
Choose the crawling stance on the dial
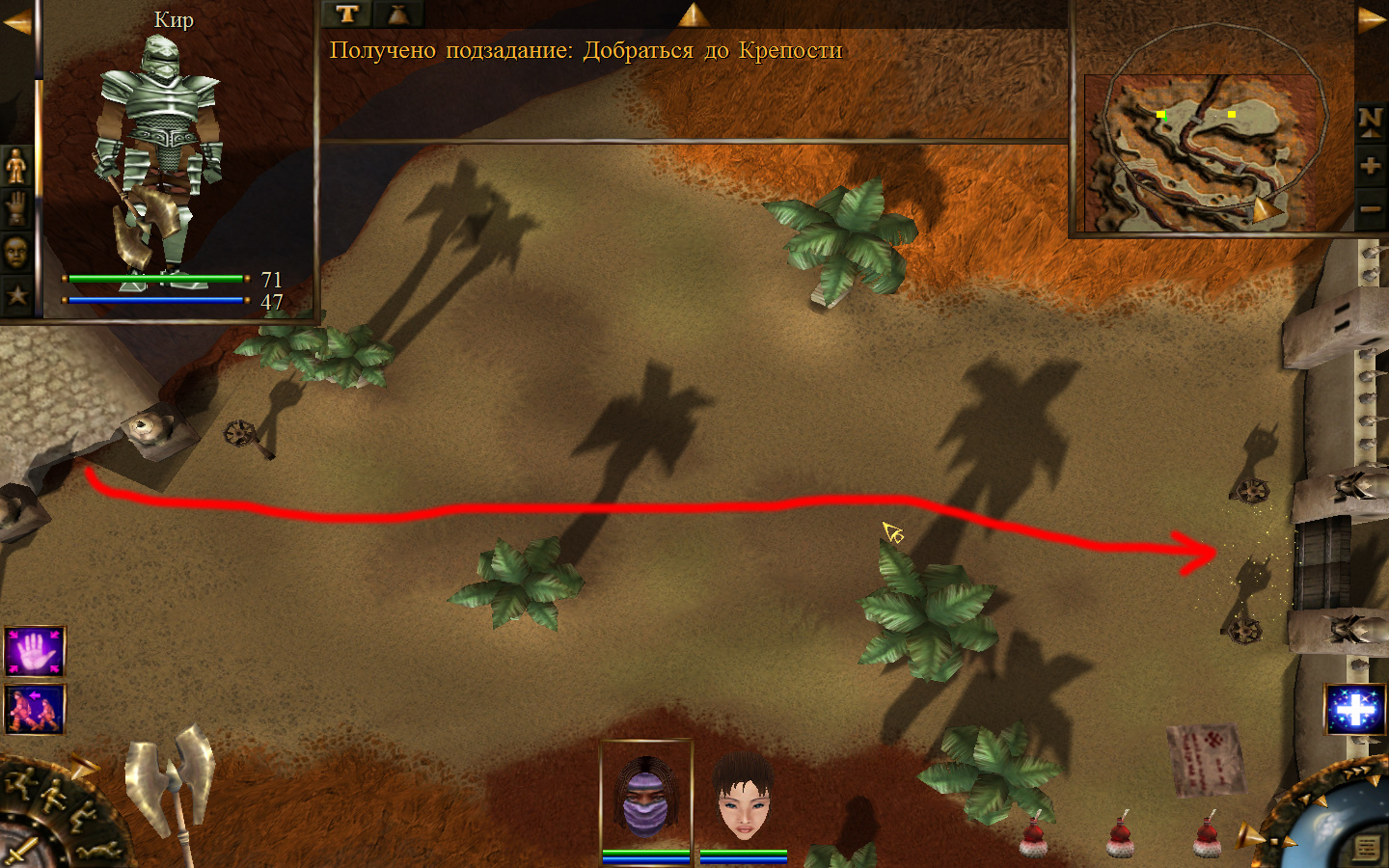[96, 851]
